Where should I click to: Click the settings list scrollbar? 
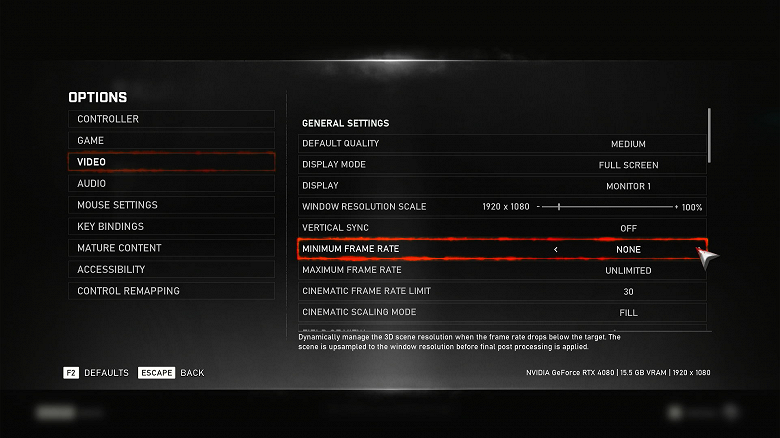(709, 135)
